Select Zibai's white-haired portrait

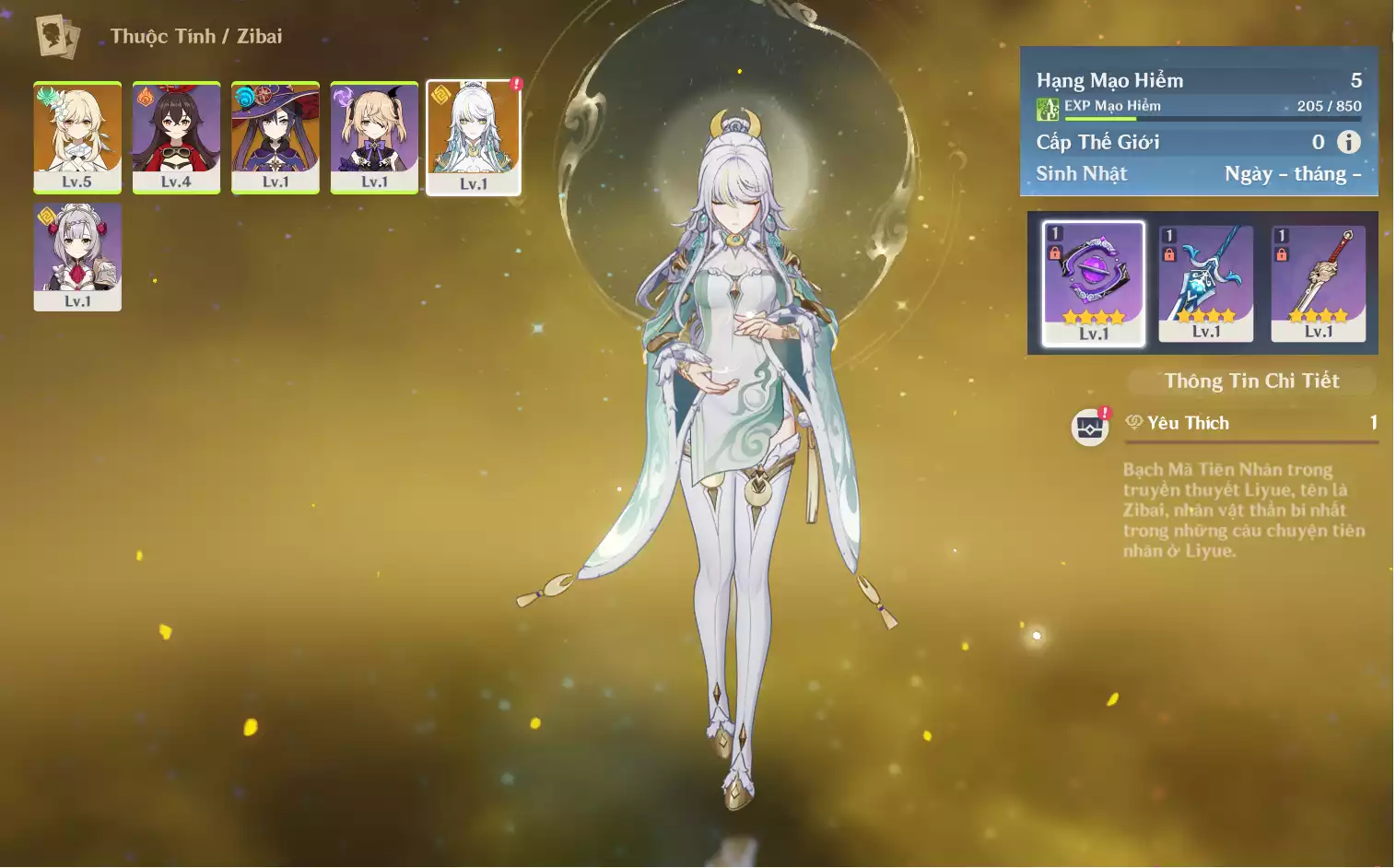(474, 136)
